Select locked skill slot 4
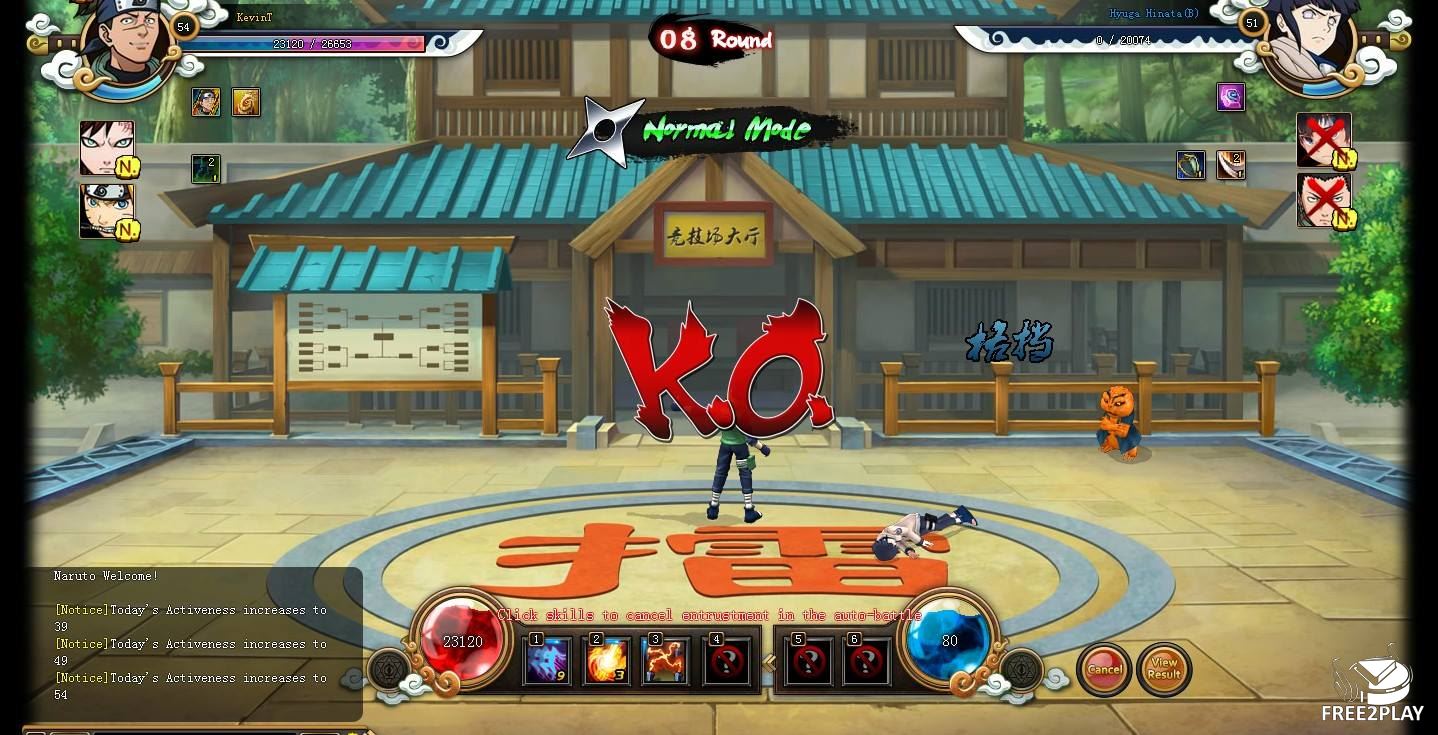 [727, 661]
